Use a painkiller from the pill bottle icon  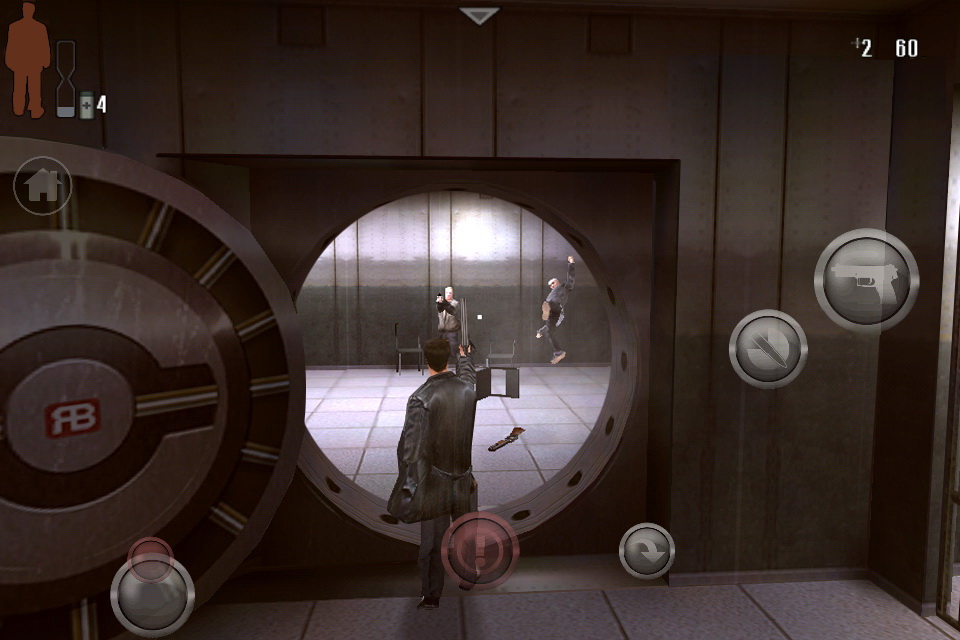(86, 104)
